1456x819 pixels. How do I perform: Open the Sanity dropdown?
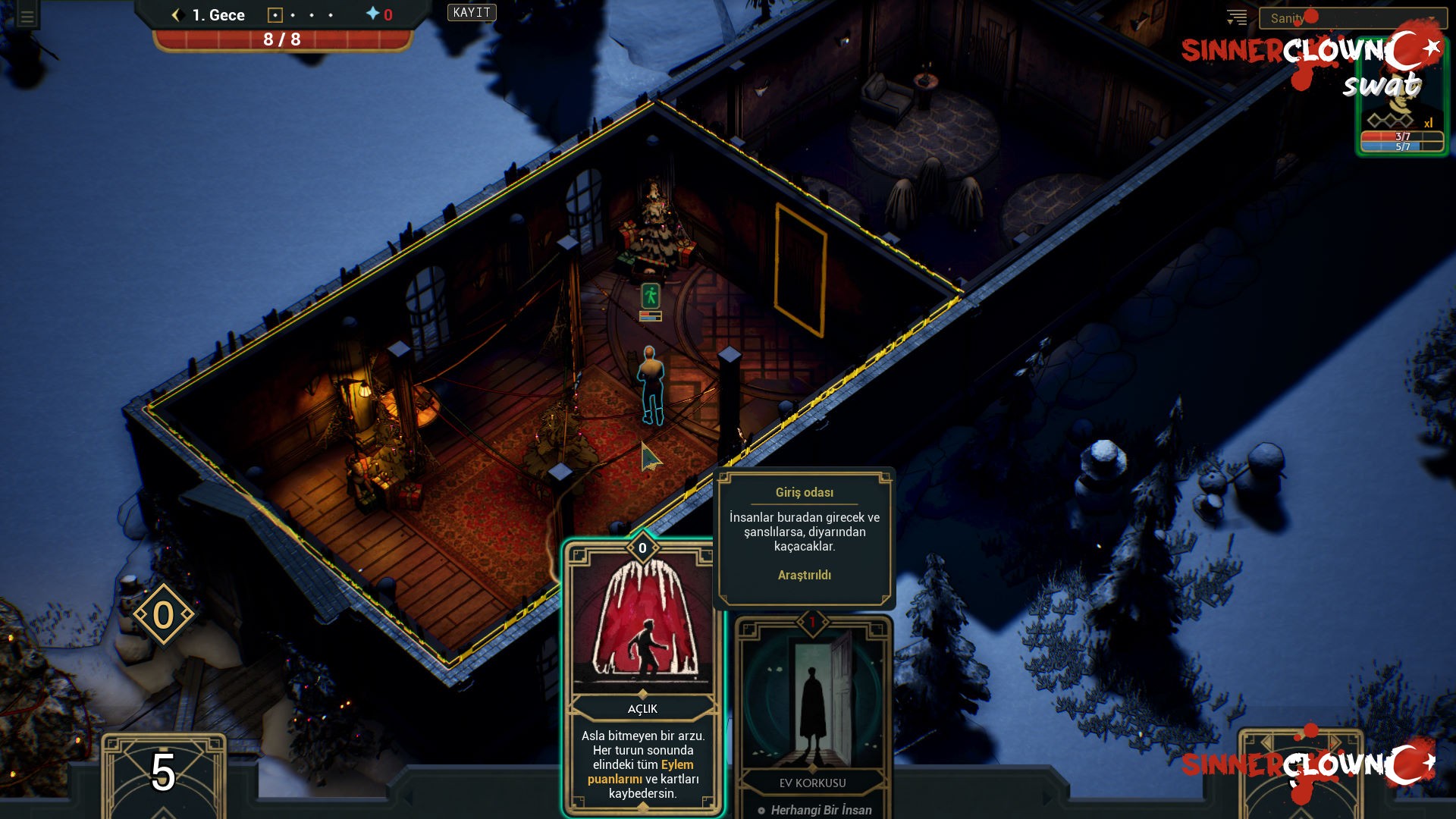click(1354, 17)
